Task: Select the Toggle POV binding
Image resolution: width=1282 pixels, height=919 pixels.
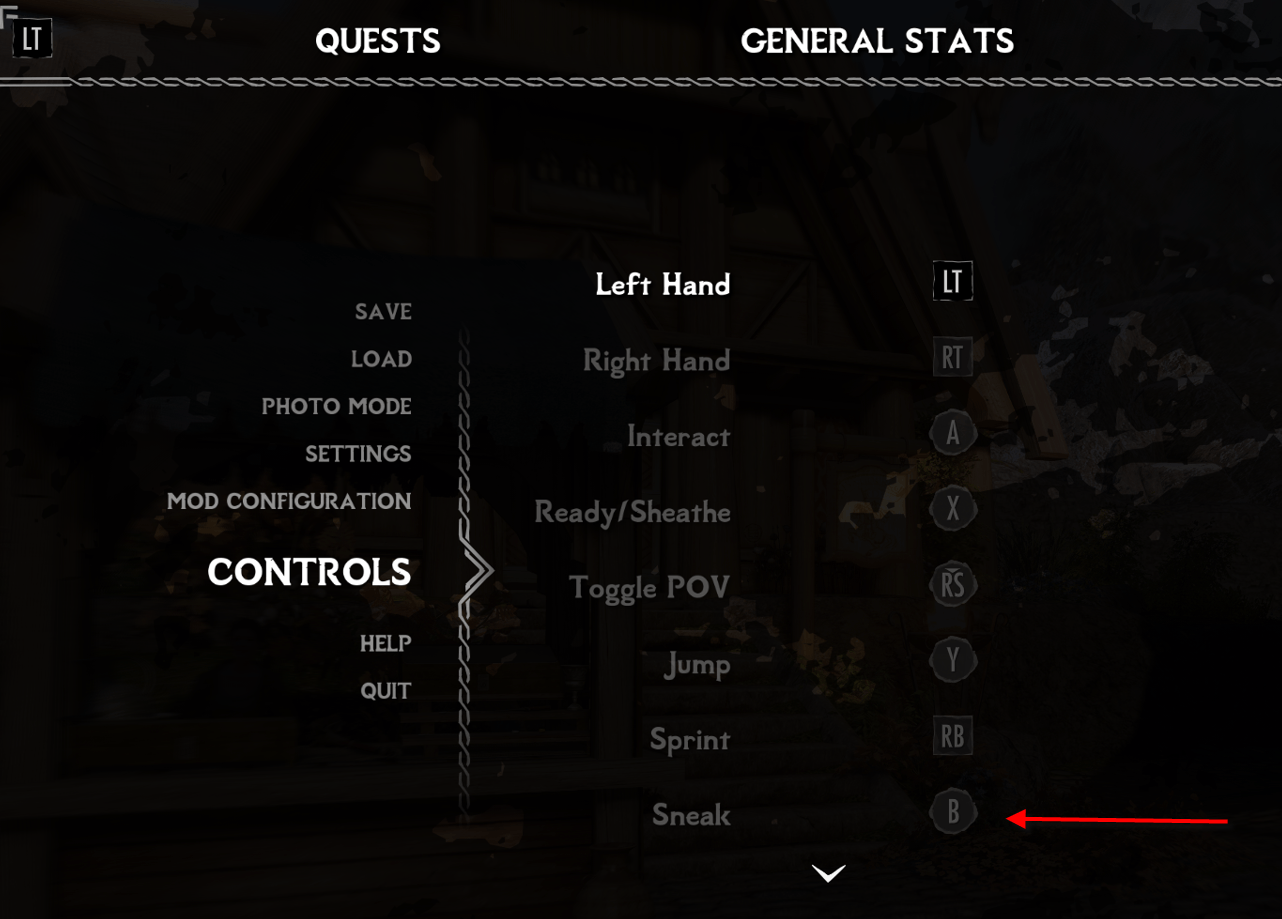Action: point(649,588)
